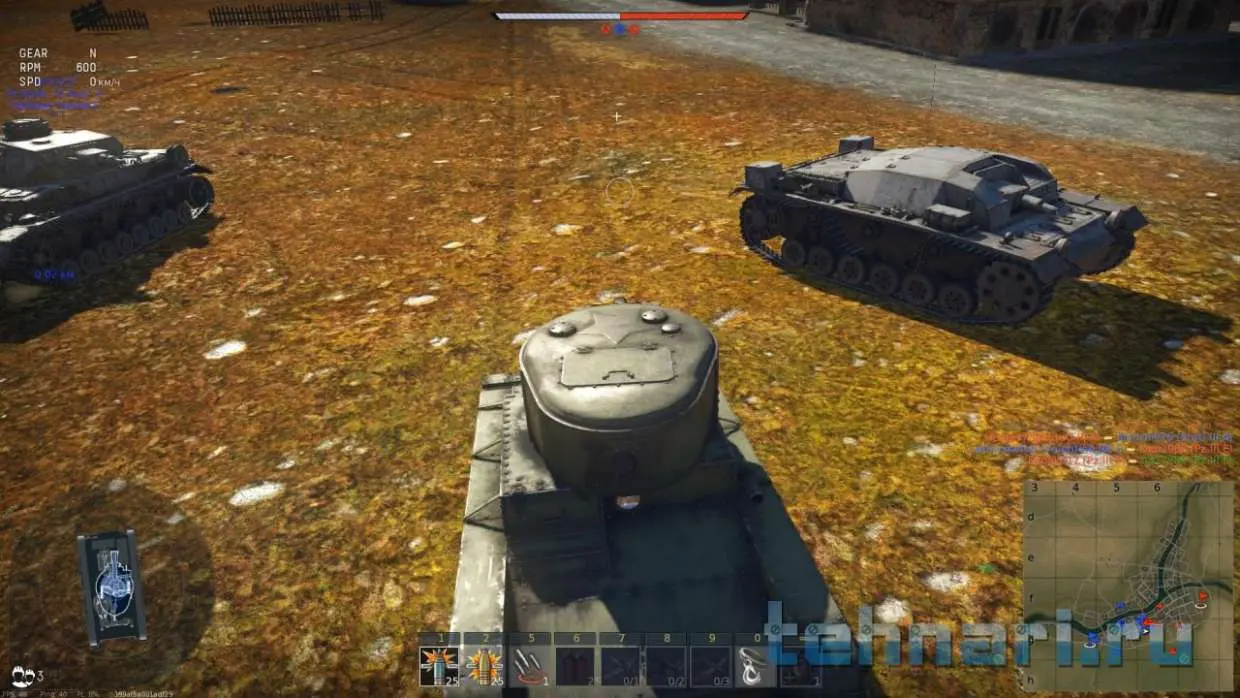1240x698 pixels.
Task: Activate the artillery strike in slot 5
Action: point(529,664)
